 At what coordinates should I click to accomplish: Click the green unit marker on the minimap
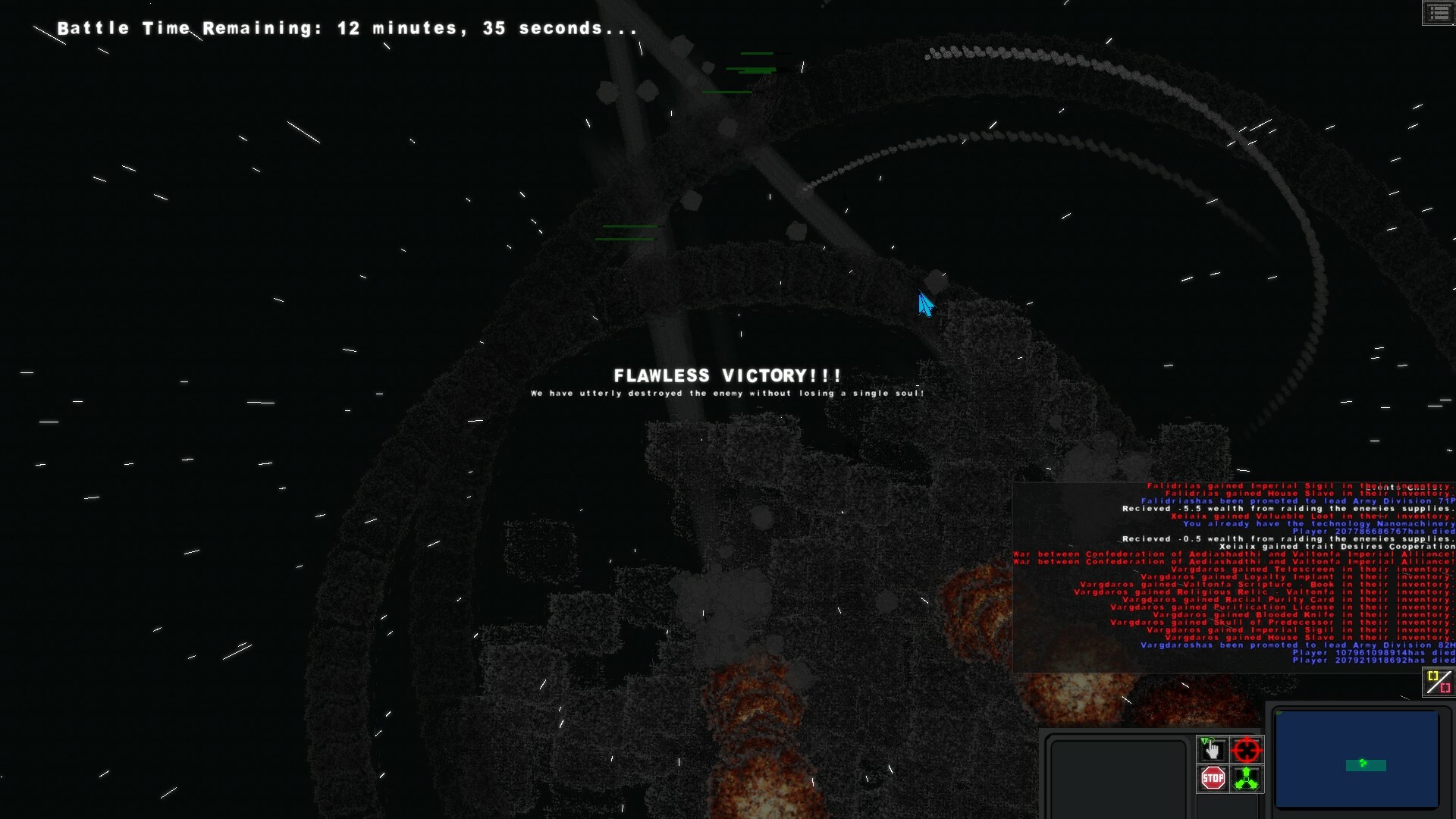point(1363,764)
